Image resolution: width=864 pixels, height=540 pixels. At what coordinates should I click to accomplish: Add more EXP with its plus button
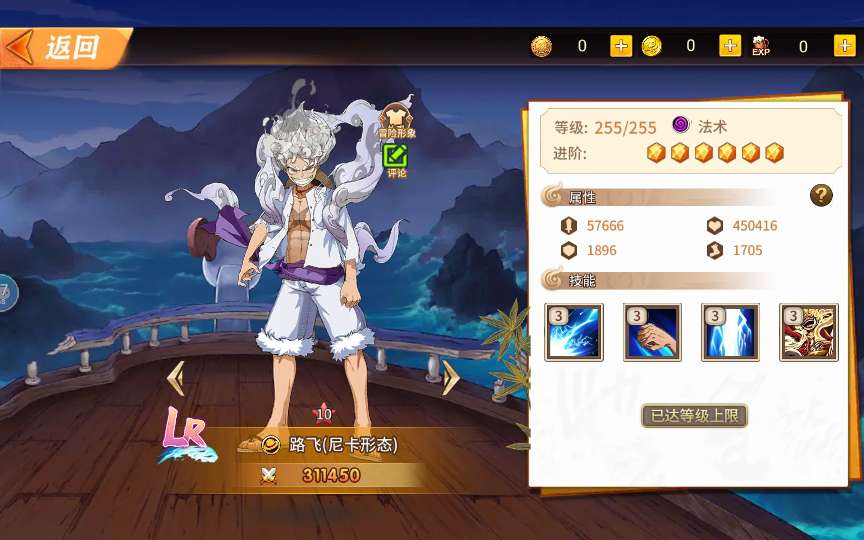pyautogui.click(x=842, y=46)
